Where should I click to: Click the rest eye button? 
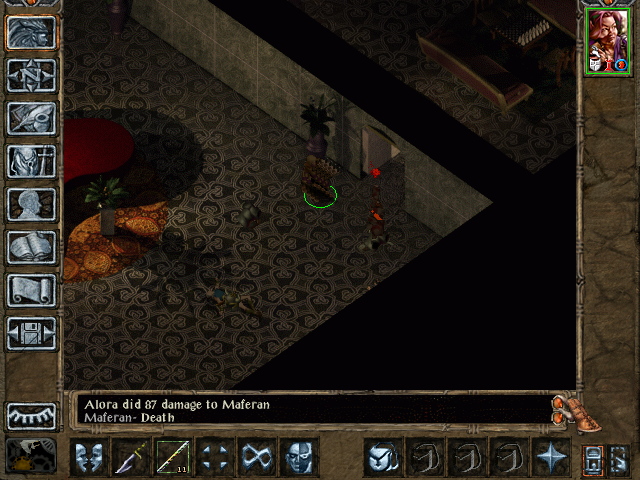coord(31,414)
